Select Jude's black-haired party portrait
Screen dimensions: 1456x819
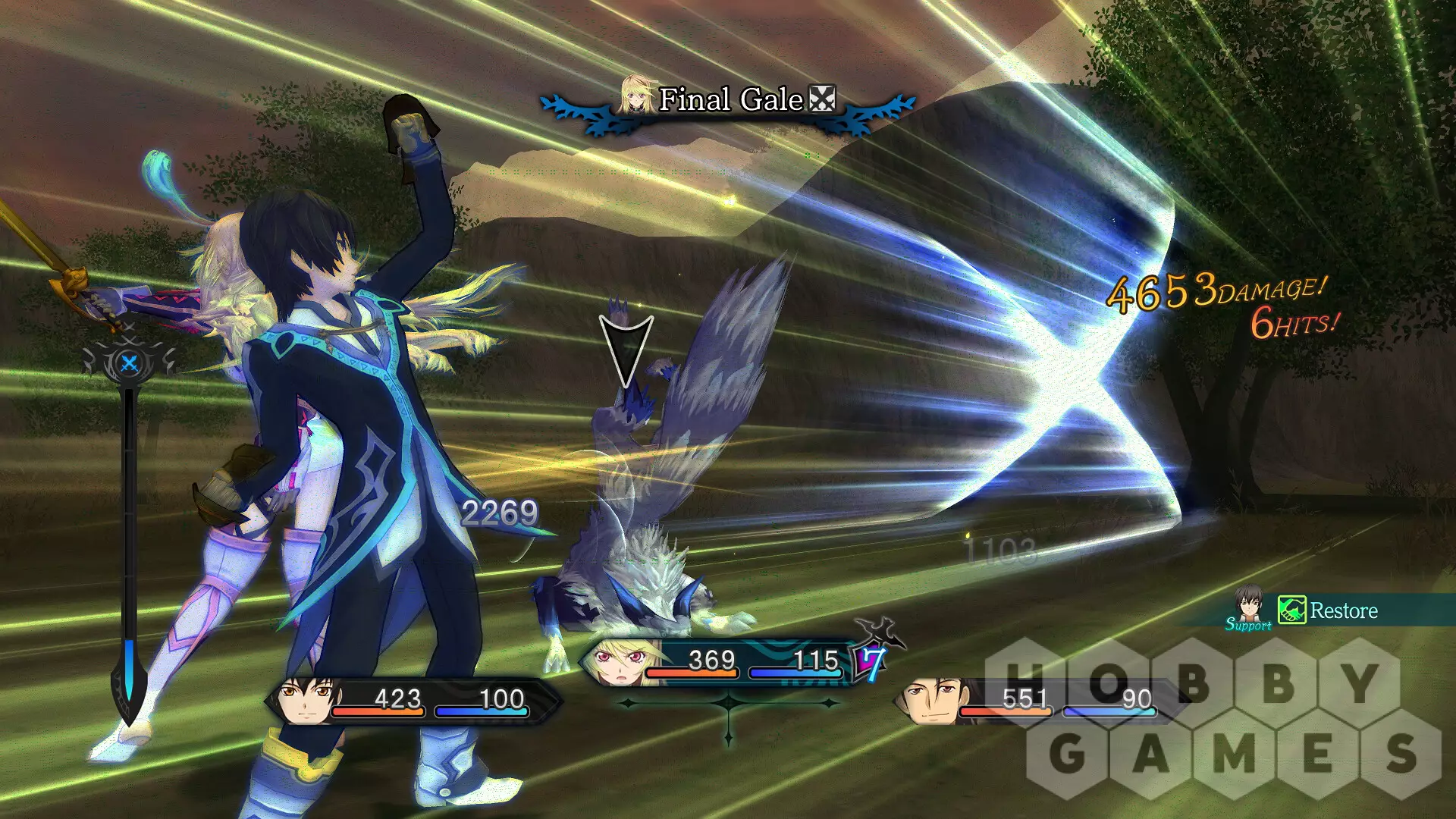coord(305,701)
